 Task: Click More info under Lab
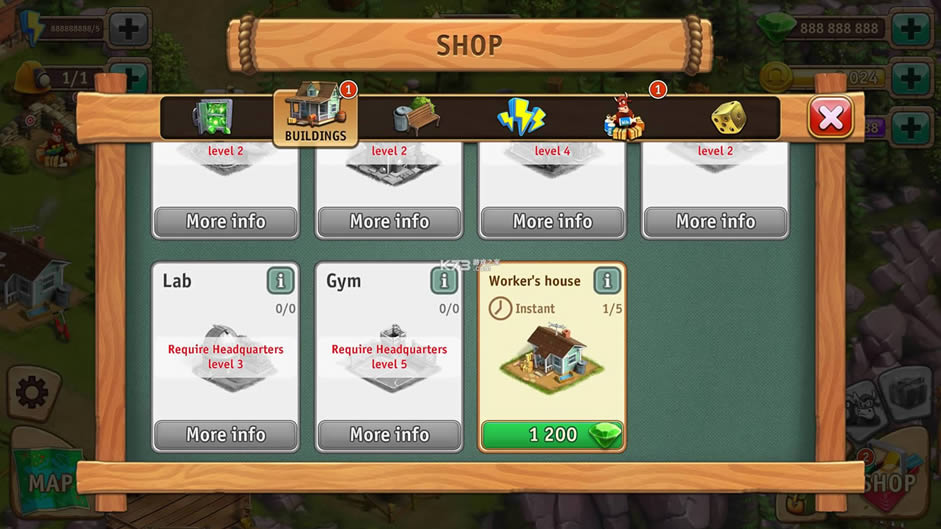tap(226, 435)
